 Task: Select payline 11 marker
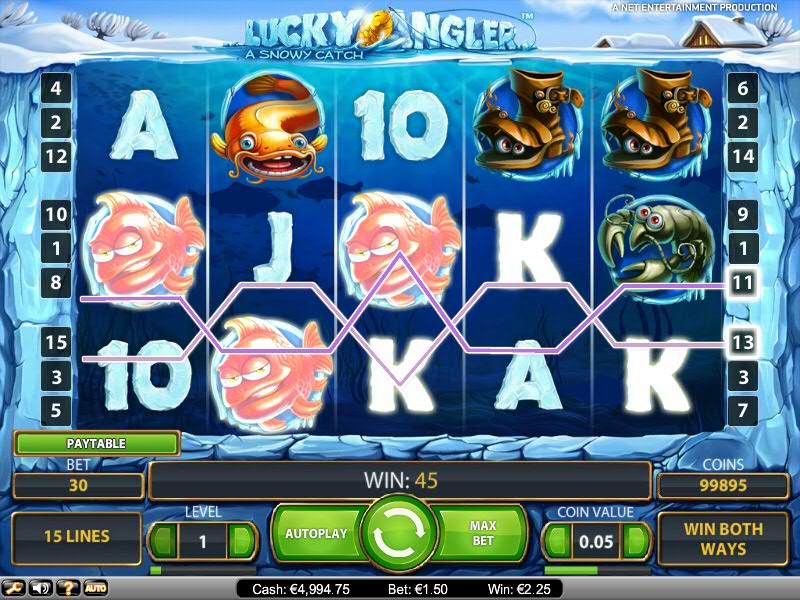pos(741,284)
